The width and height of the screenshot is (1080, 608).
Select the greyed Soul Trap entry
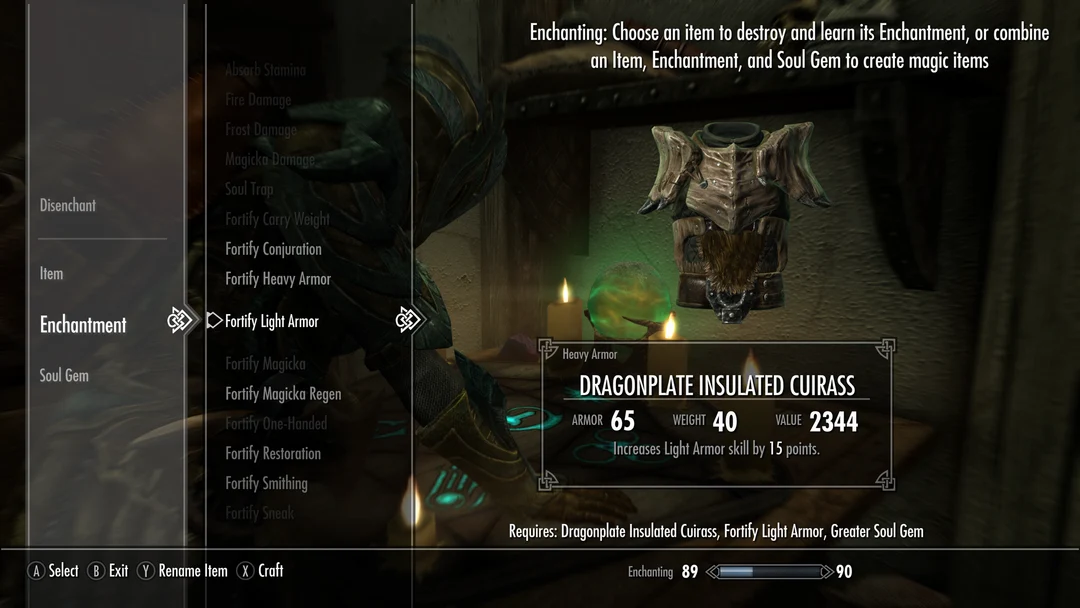(x=249, y=189)
